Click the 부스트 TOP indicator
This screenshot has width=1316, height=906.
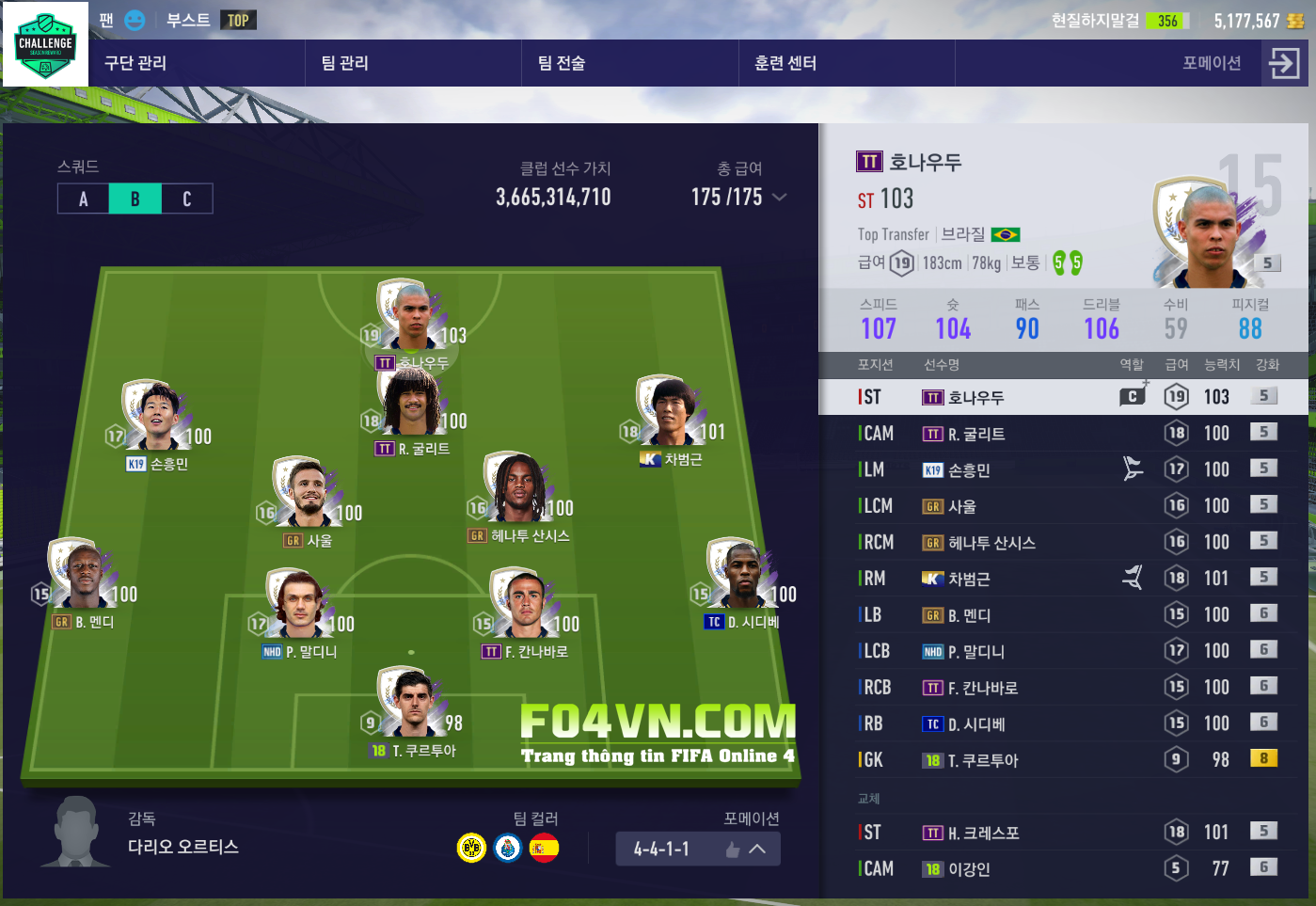[x=211, y=20]
